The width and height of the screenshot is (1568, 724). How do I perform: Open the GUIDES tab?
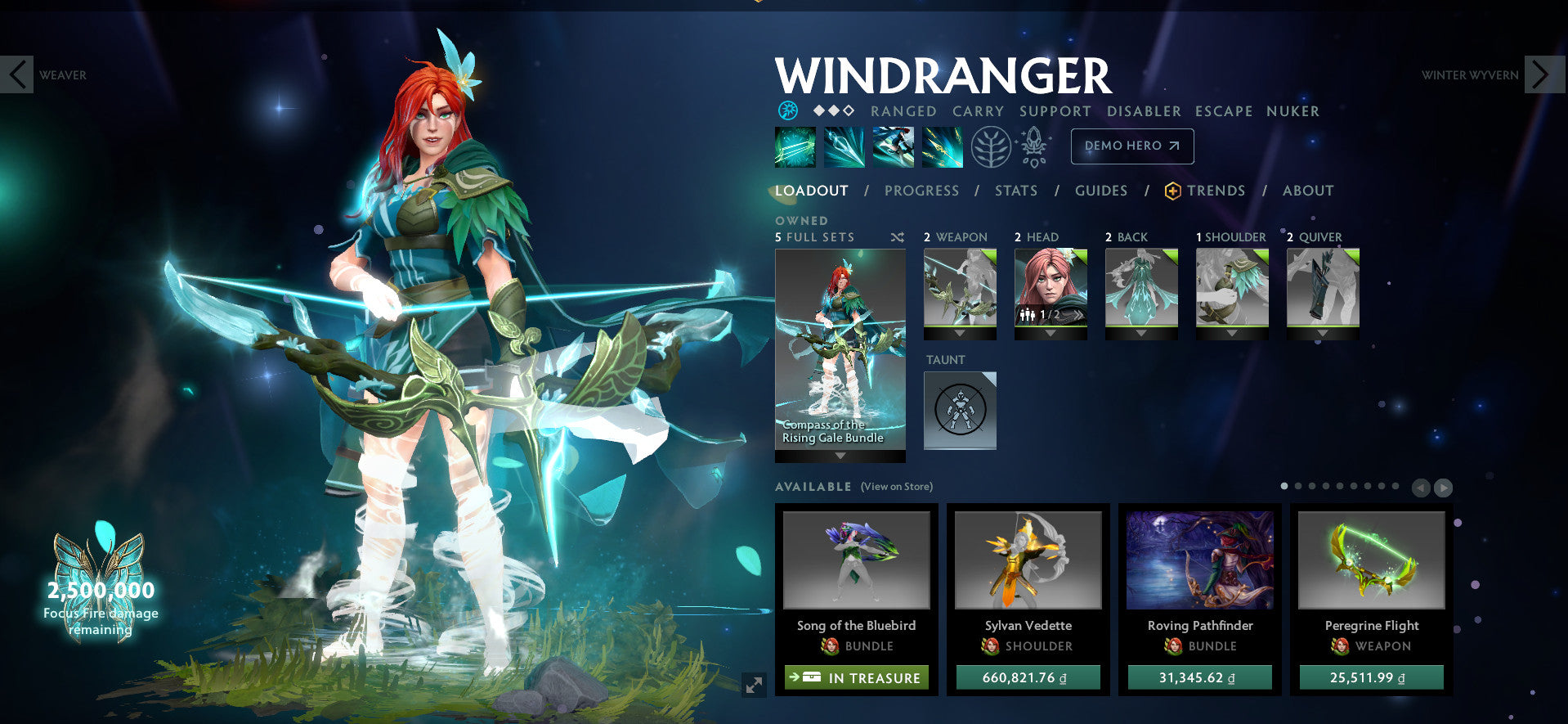pos(1101,190)
